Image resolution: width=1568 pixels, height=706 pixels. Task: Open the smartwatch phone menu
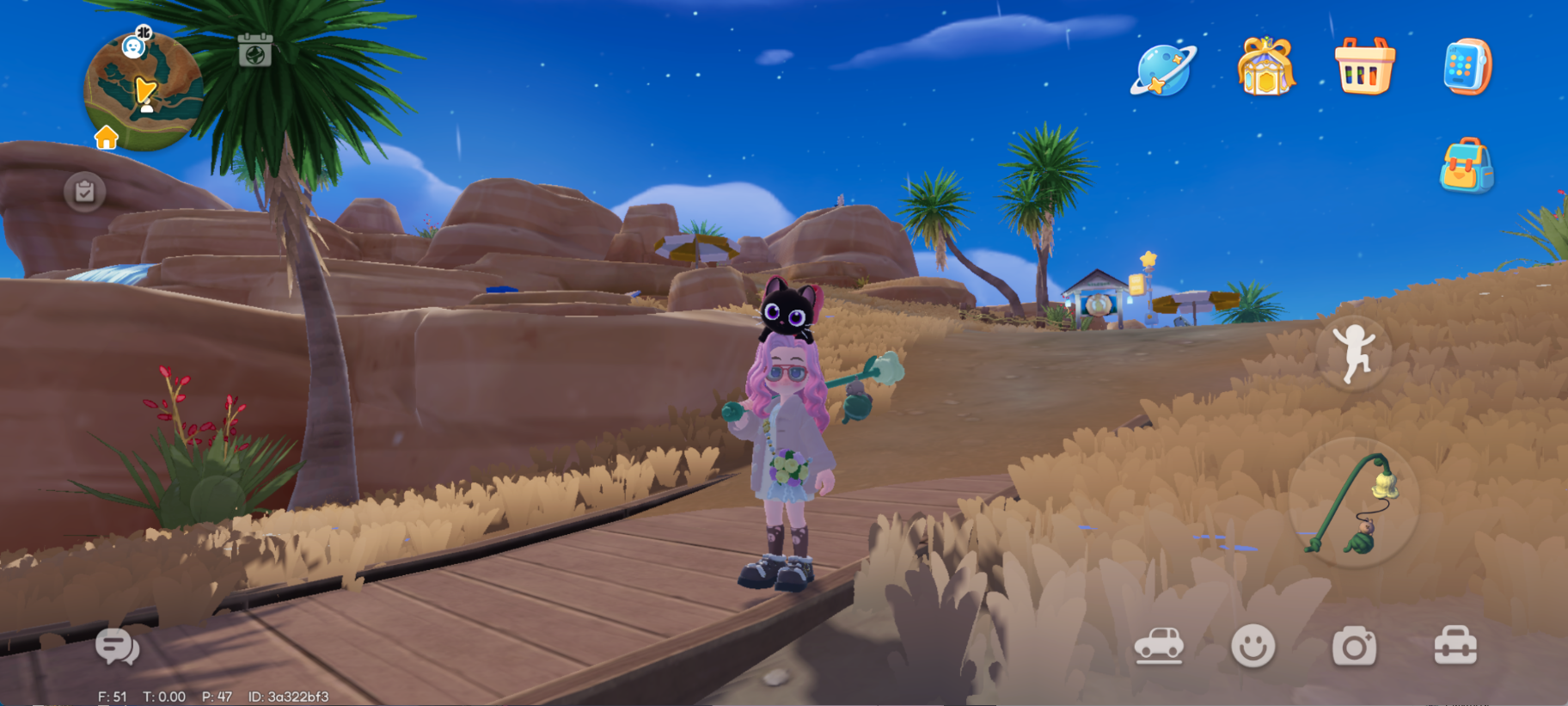pos(1467,66)
